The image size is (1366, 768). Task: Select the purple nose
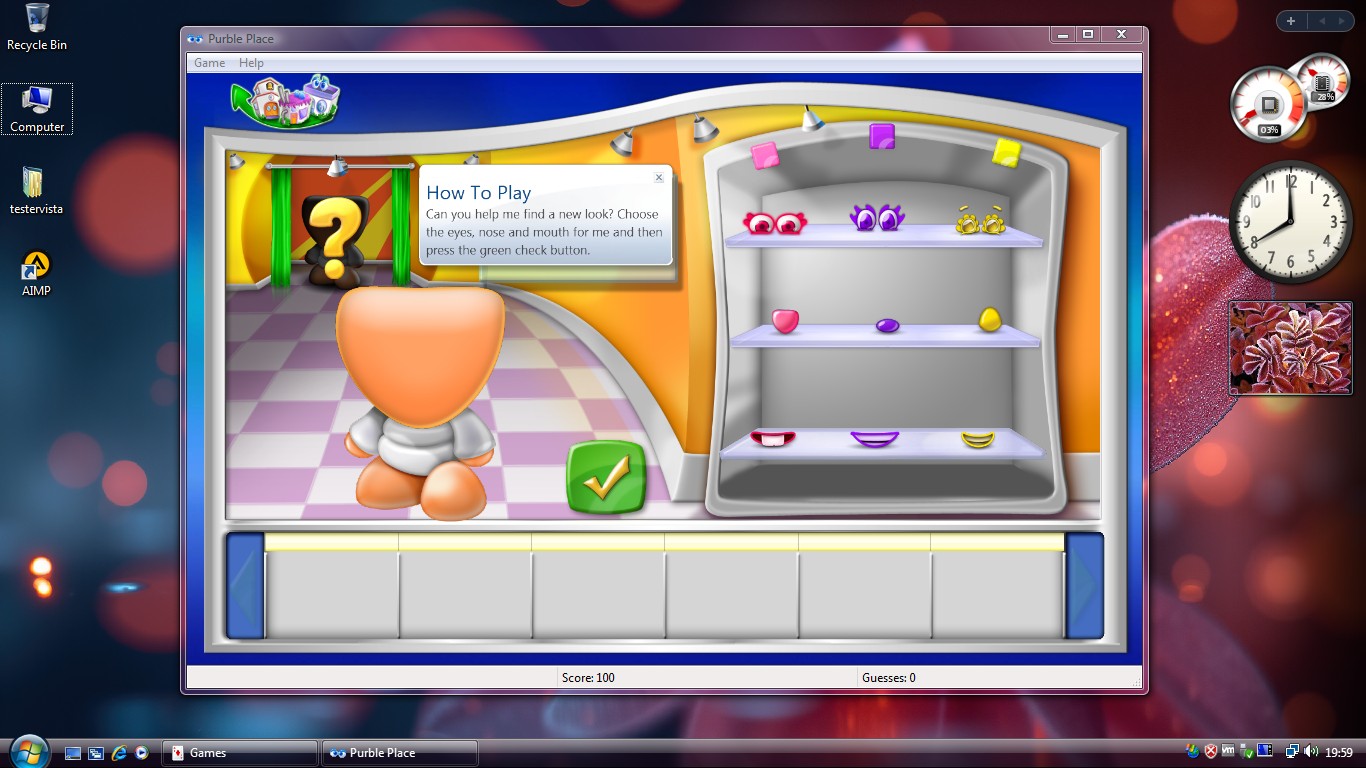887,325
